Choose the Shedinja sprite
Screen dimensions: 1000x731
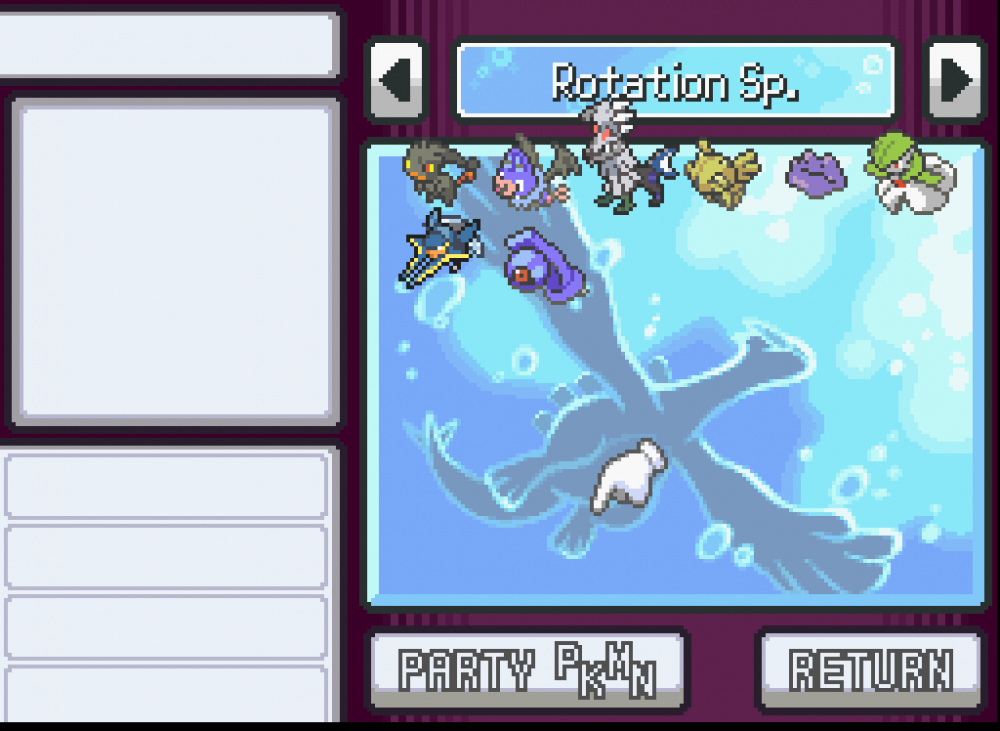722,174
